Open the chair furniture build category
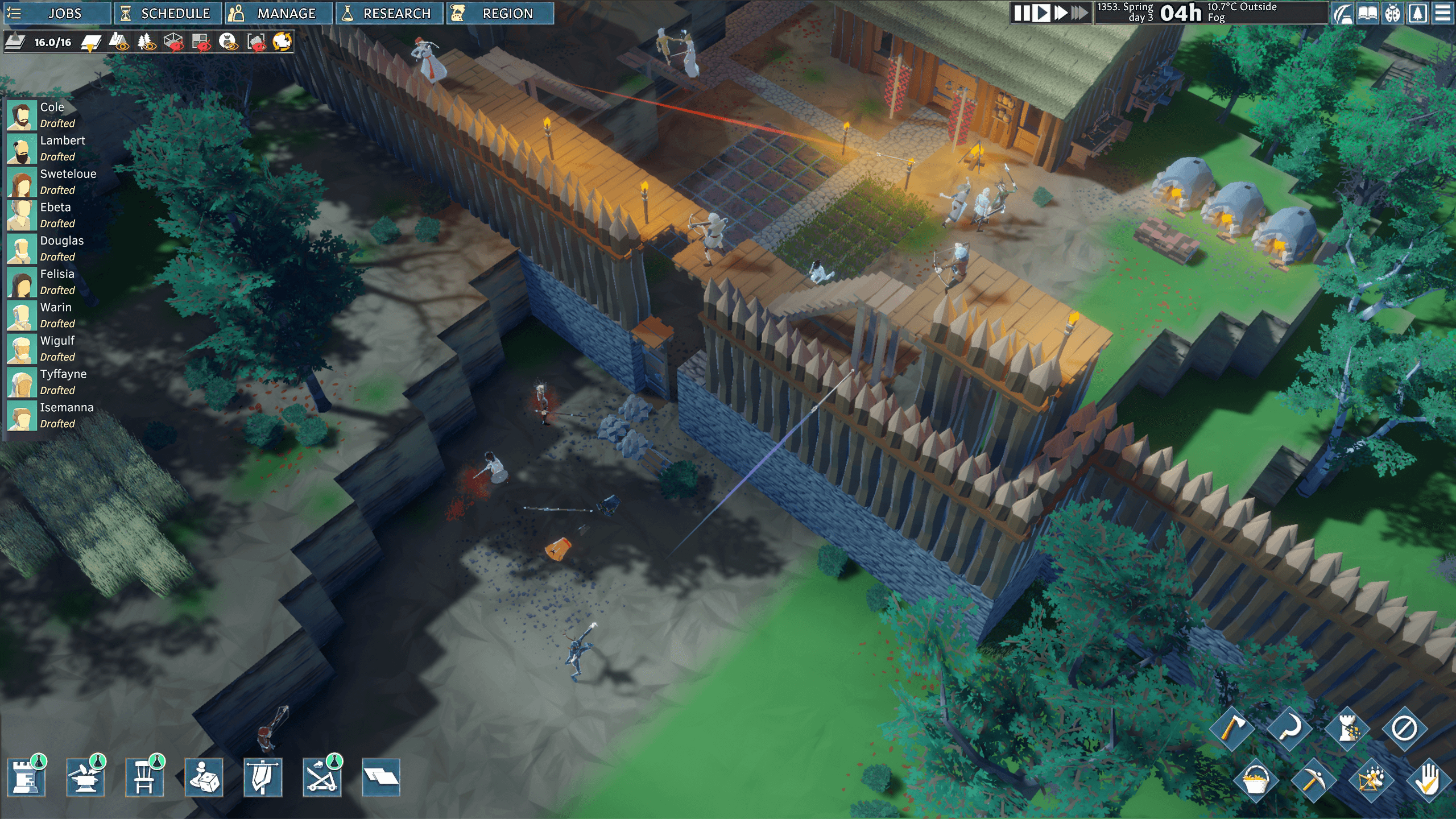 point(144,777)
